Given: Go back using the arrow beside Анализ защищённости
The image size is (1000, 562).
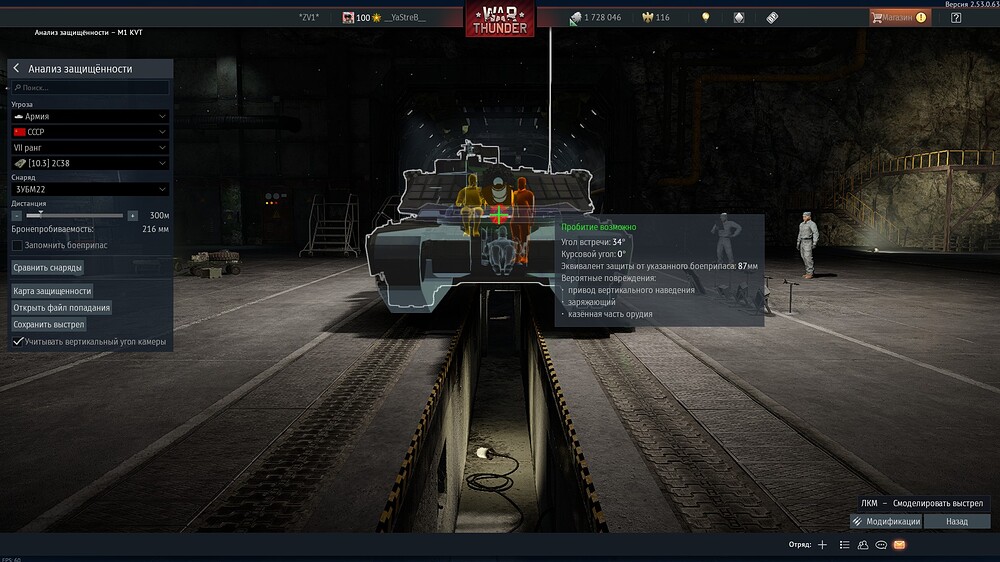Looking at the screenshot, I should pyautogui.click(x=17, y=69).
